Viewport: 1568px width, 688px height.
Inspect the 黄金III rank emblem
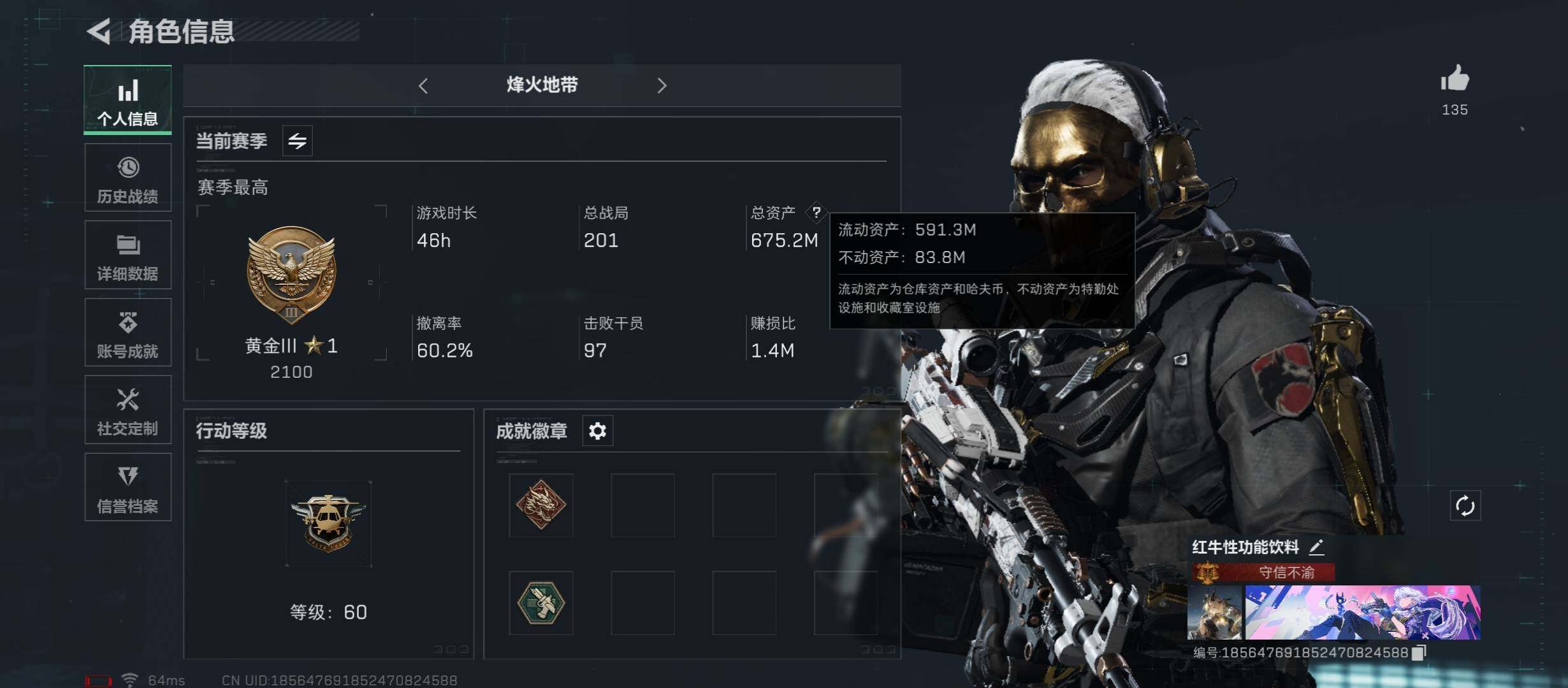tap(291, 275)
